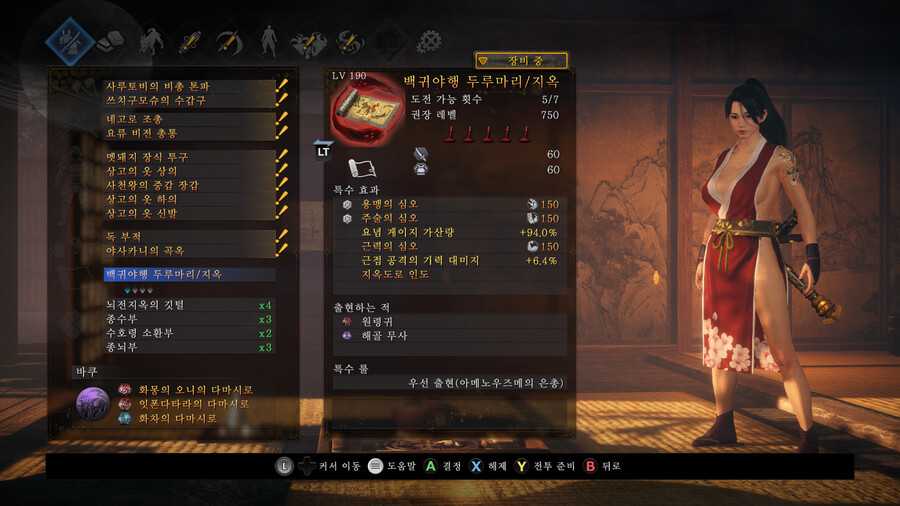Open the 바쿠 guardian spirit icon
Screen dimensions: 900x506
(x=94, y=404)
